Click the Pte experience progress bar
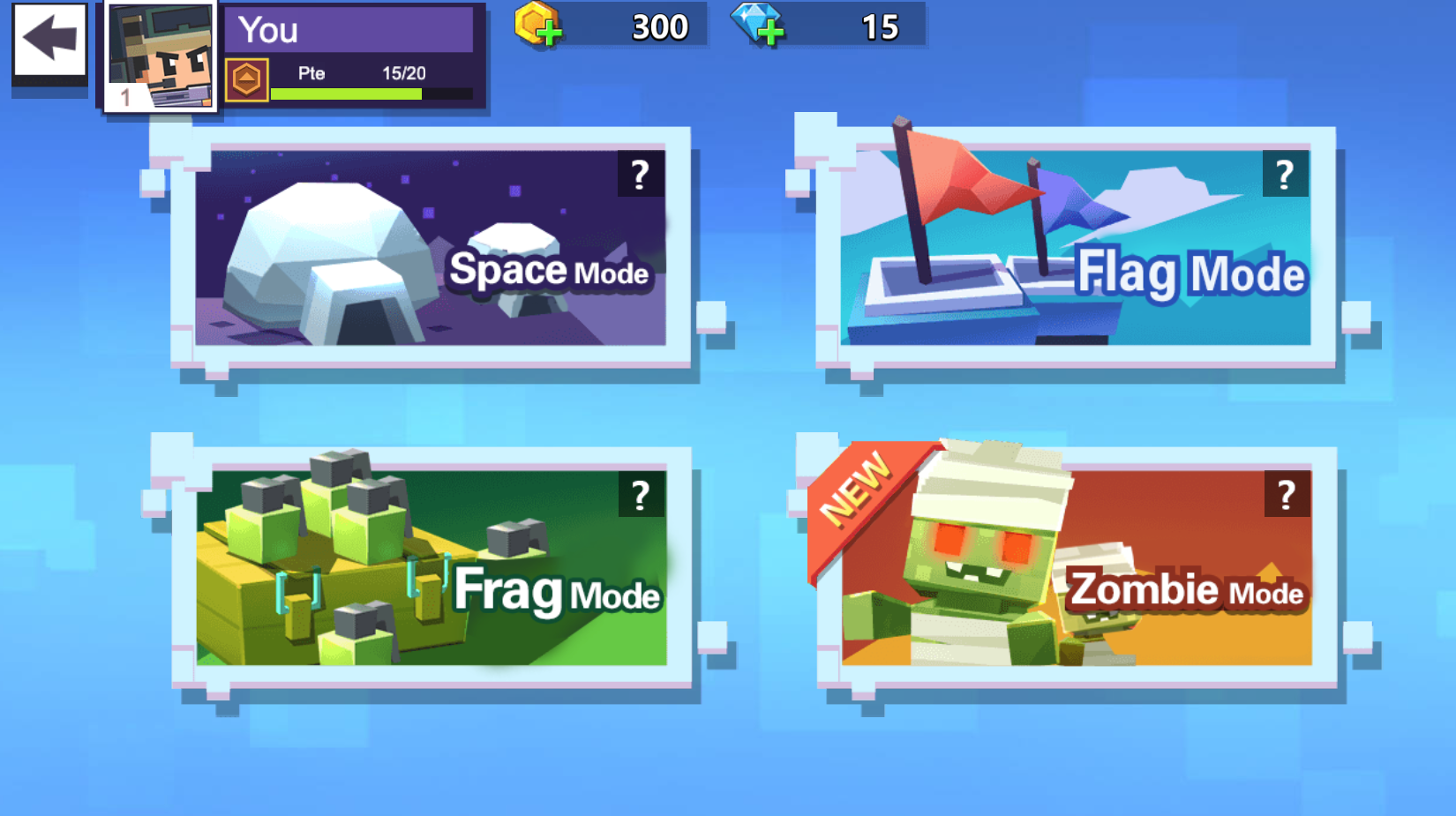The width and height of the screenshot is (1456, 816). pyautogui.click(x=371, y=93)
